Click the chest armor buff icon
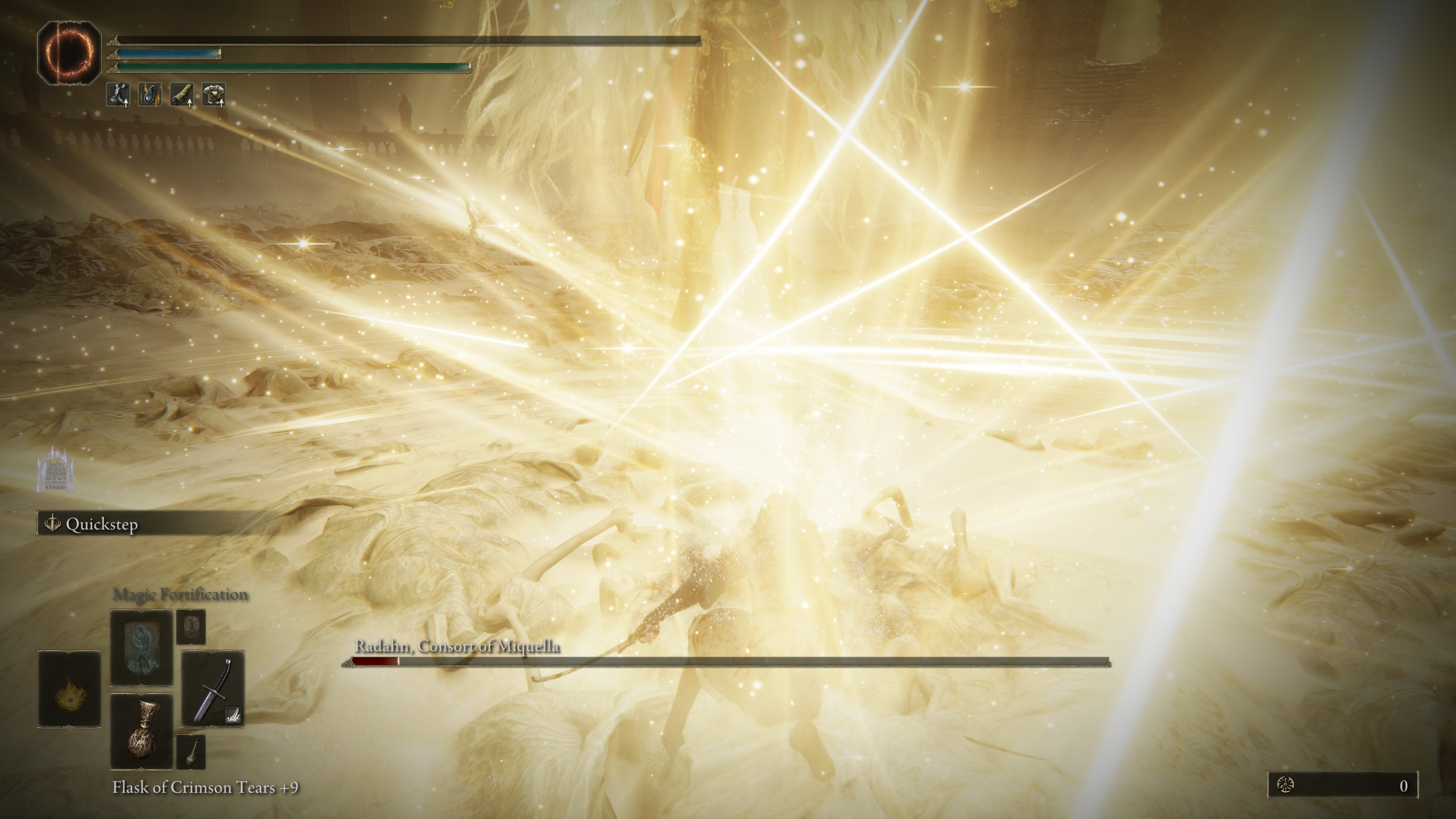 (214, 95)
